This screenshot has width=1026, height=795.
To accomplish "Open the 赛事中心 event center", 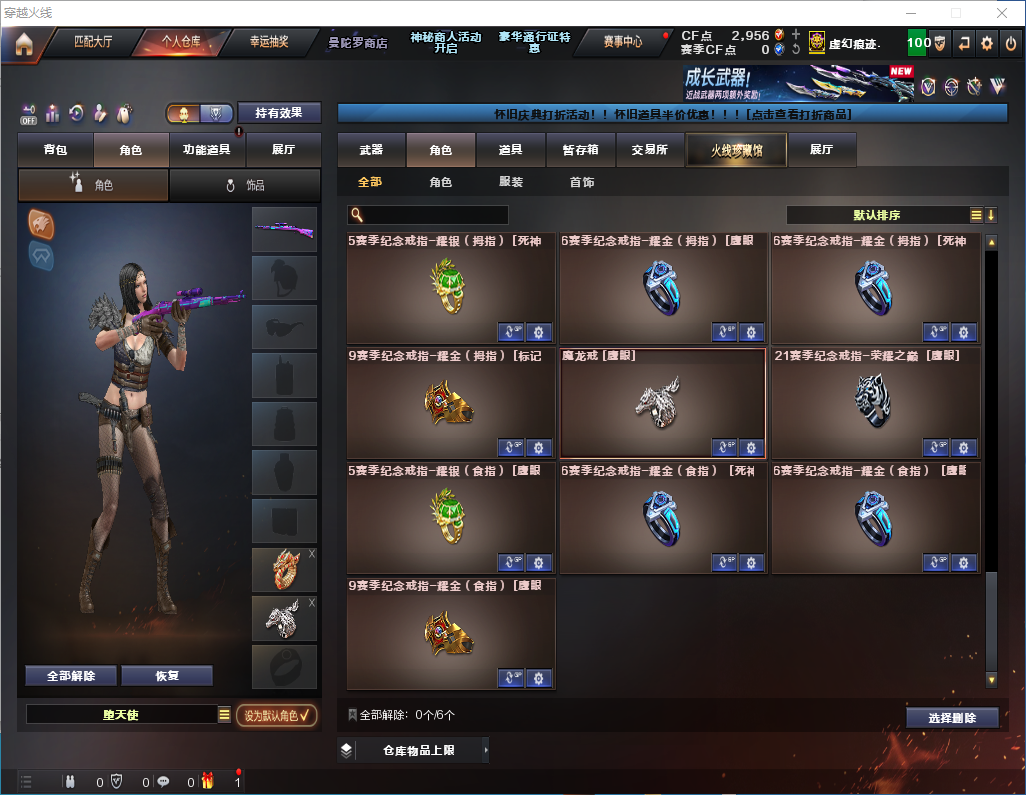I will tap(622, 42).
